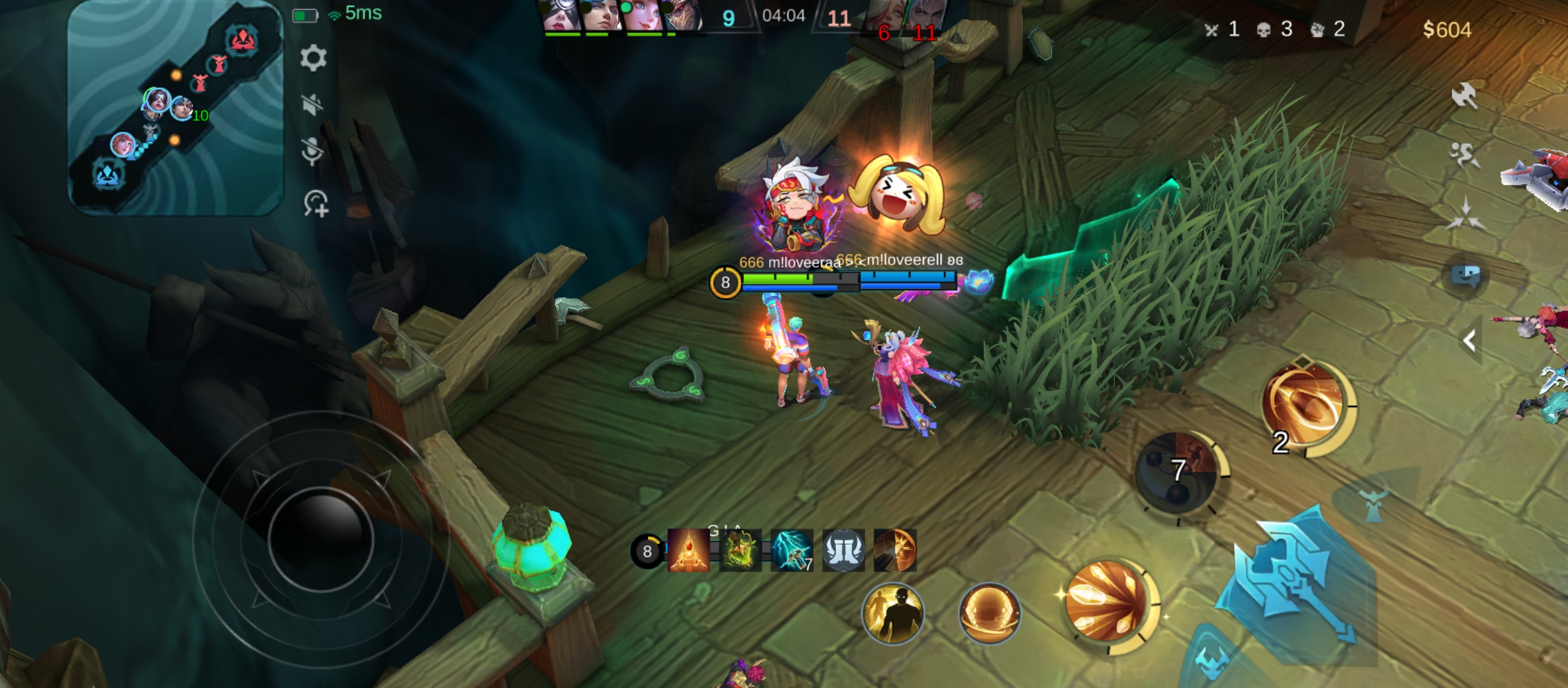This screenshot has height=688, width=1568.
Task: Open the shop via the $604 gold
Action: pyautogui.click(x=1447, y=30)
